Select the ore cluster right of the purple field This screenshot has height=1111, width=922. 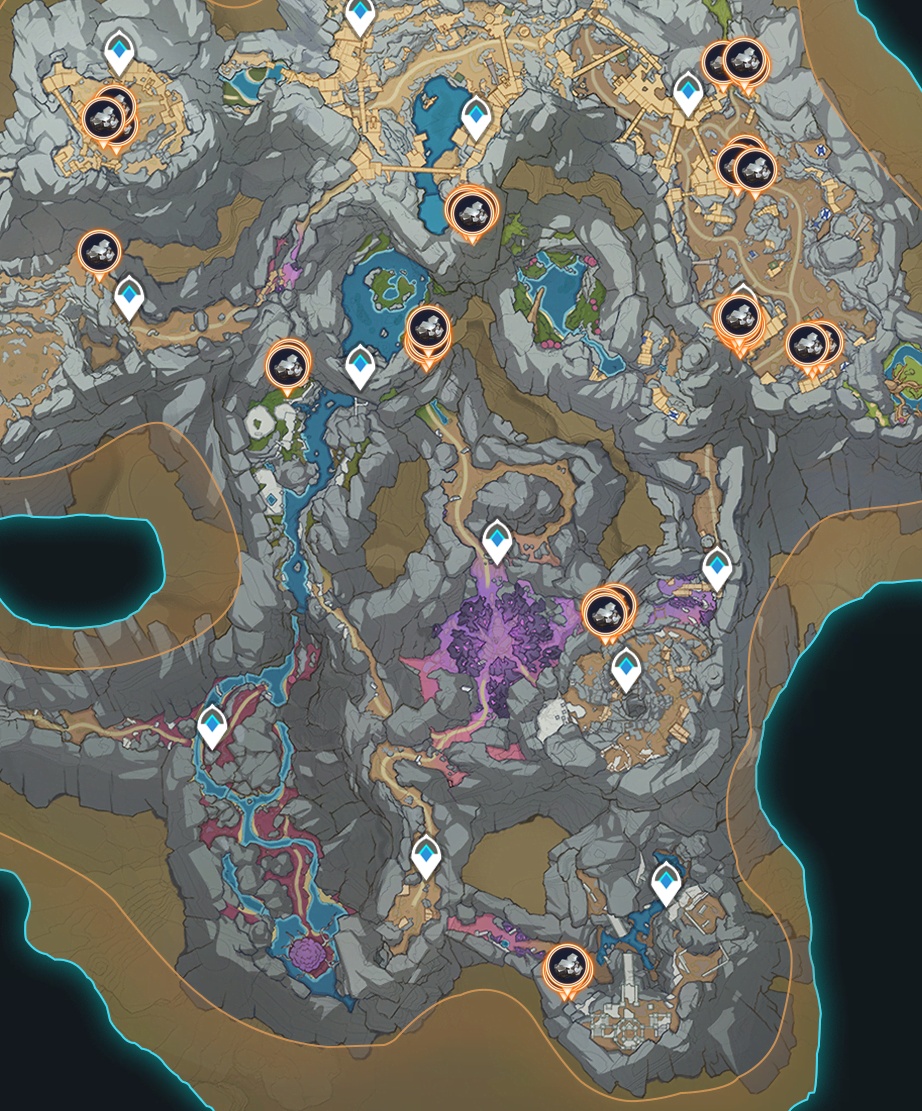[x=608, y=609]
